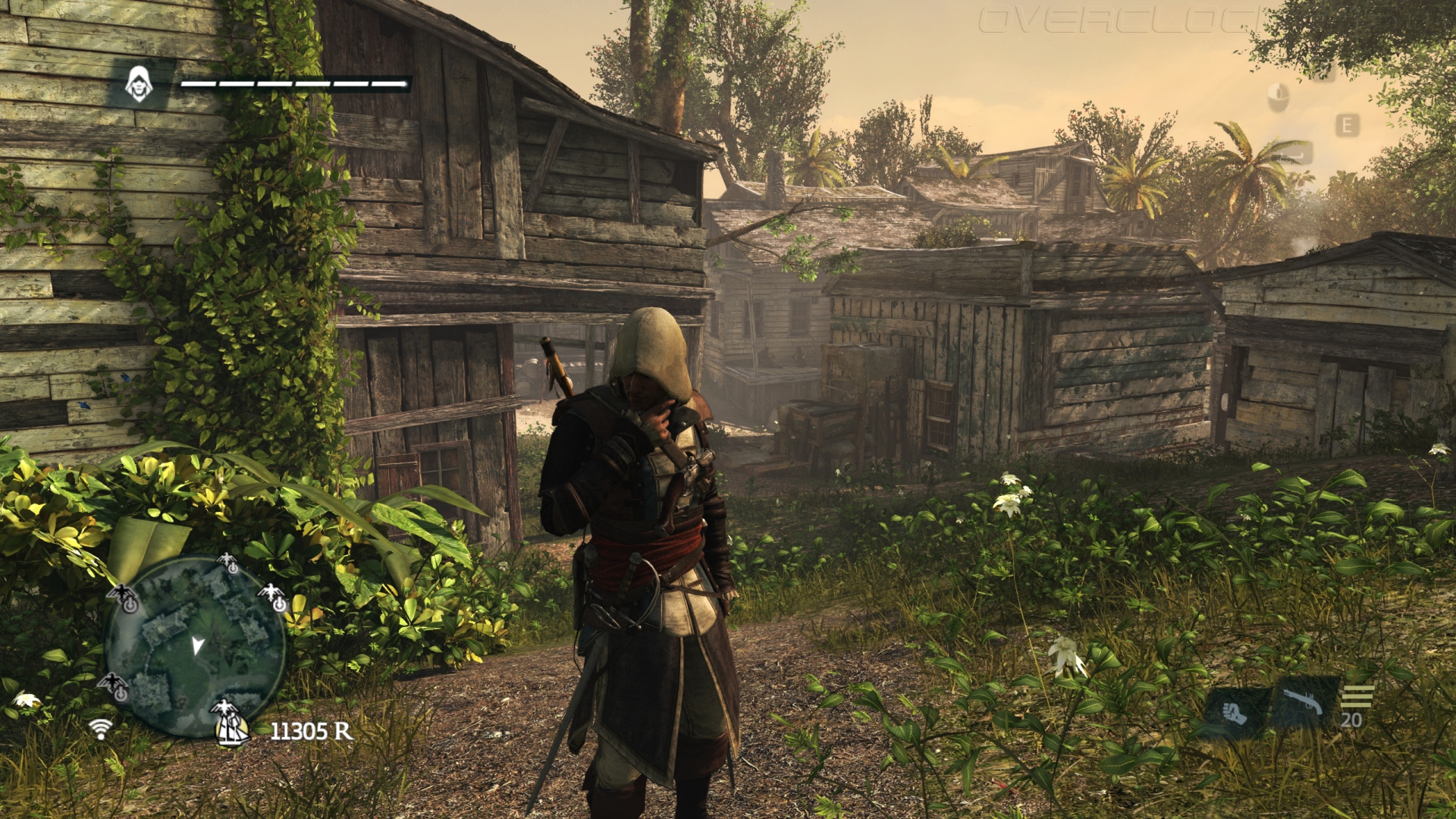Viewport: 1456px width, 819px height.
Task: Select the flintlock pistol weapon slot
Action: tap(1303, 704)
